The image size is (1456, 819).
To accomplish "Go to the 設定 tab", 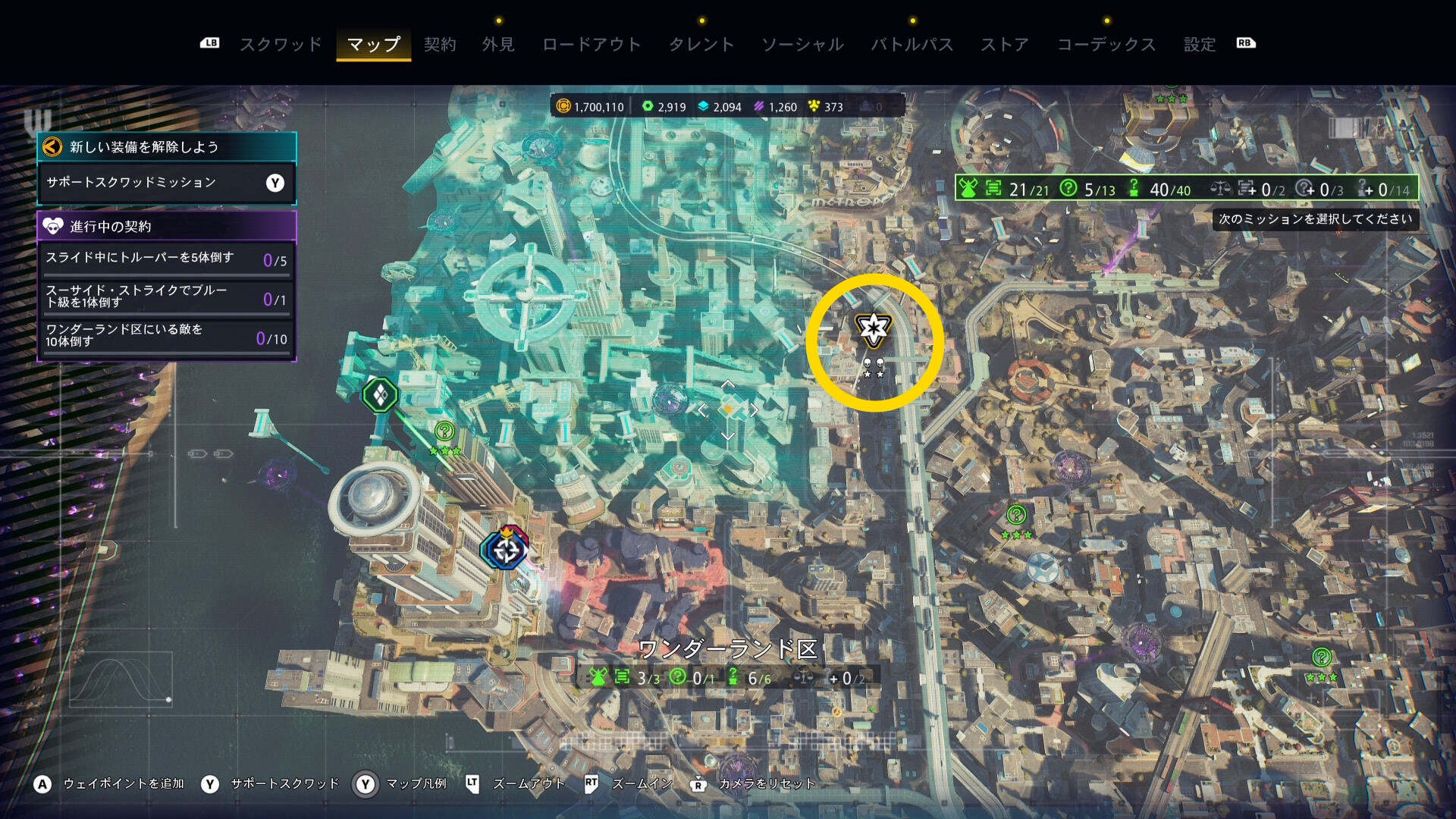I will (1200, 45).
